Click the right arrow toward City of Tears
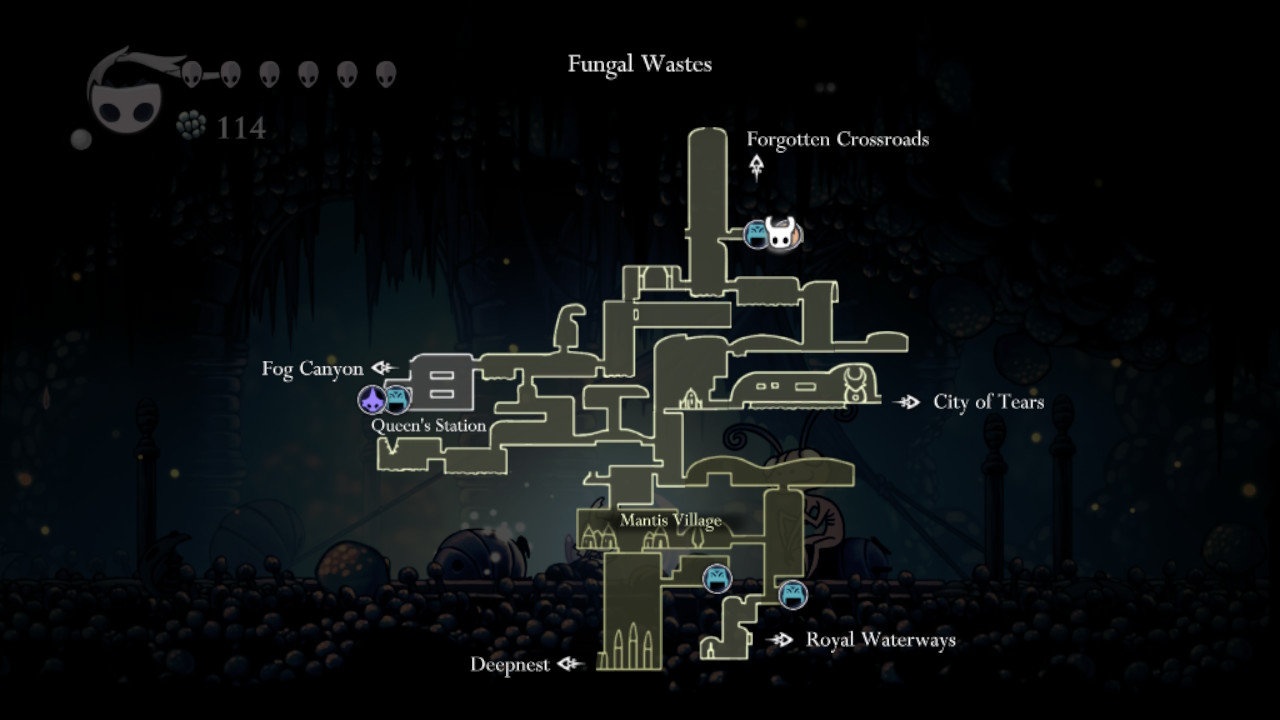Screen dimensions: 1280x720 tap(908, 402)
